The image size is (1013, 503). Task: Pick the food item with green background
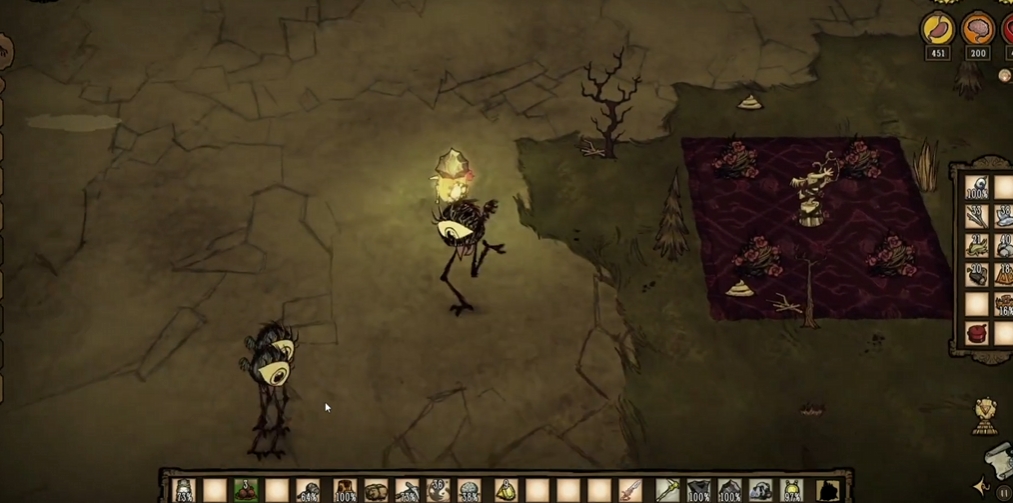click(x=246, y=491)
